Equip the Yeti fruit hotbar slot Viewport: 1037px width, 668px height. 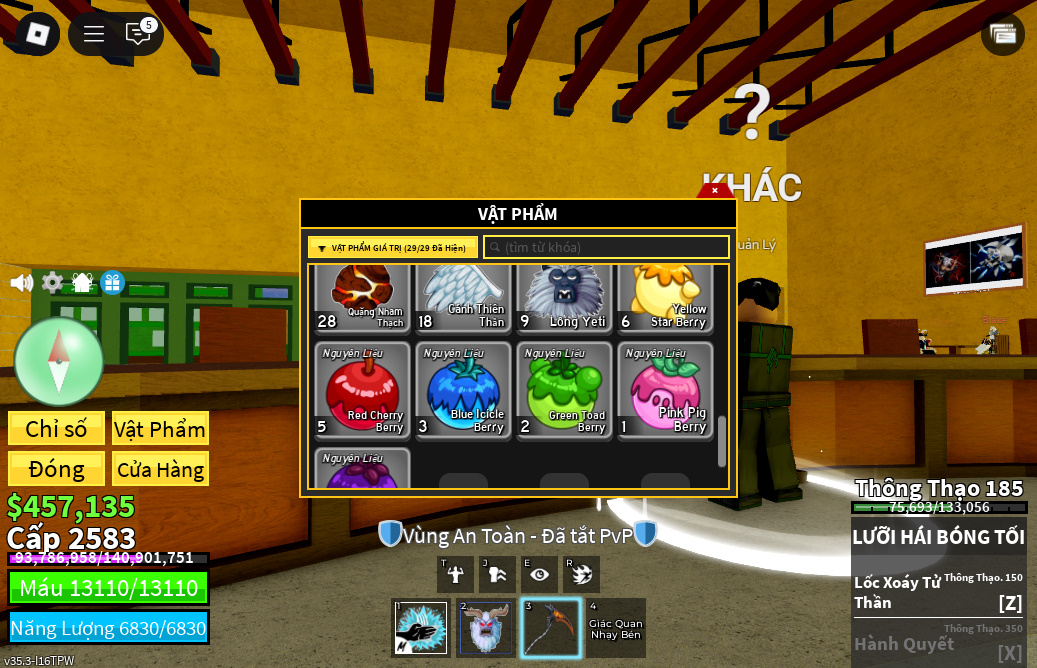[486, 628]
